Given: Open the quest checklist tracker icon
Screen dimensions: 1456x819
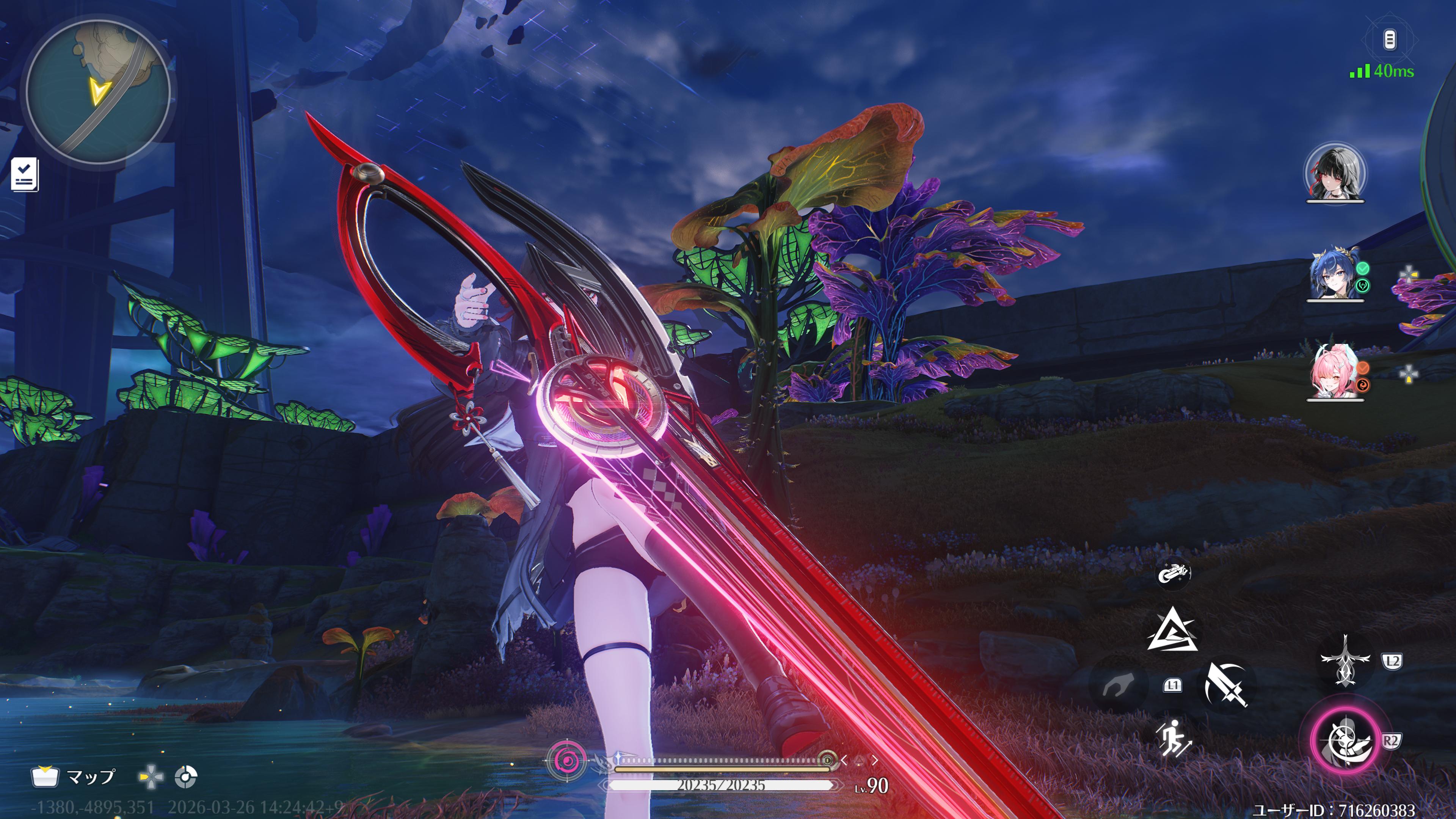Looking at the screenshot, I should coord(25,174).
